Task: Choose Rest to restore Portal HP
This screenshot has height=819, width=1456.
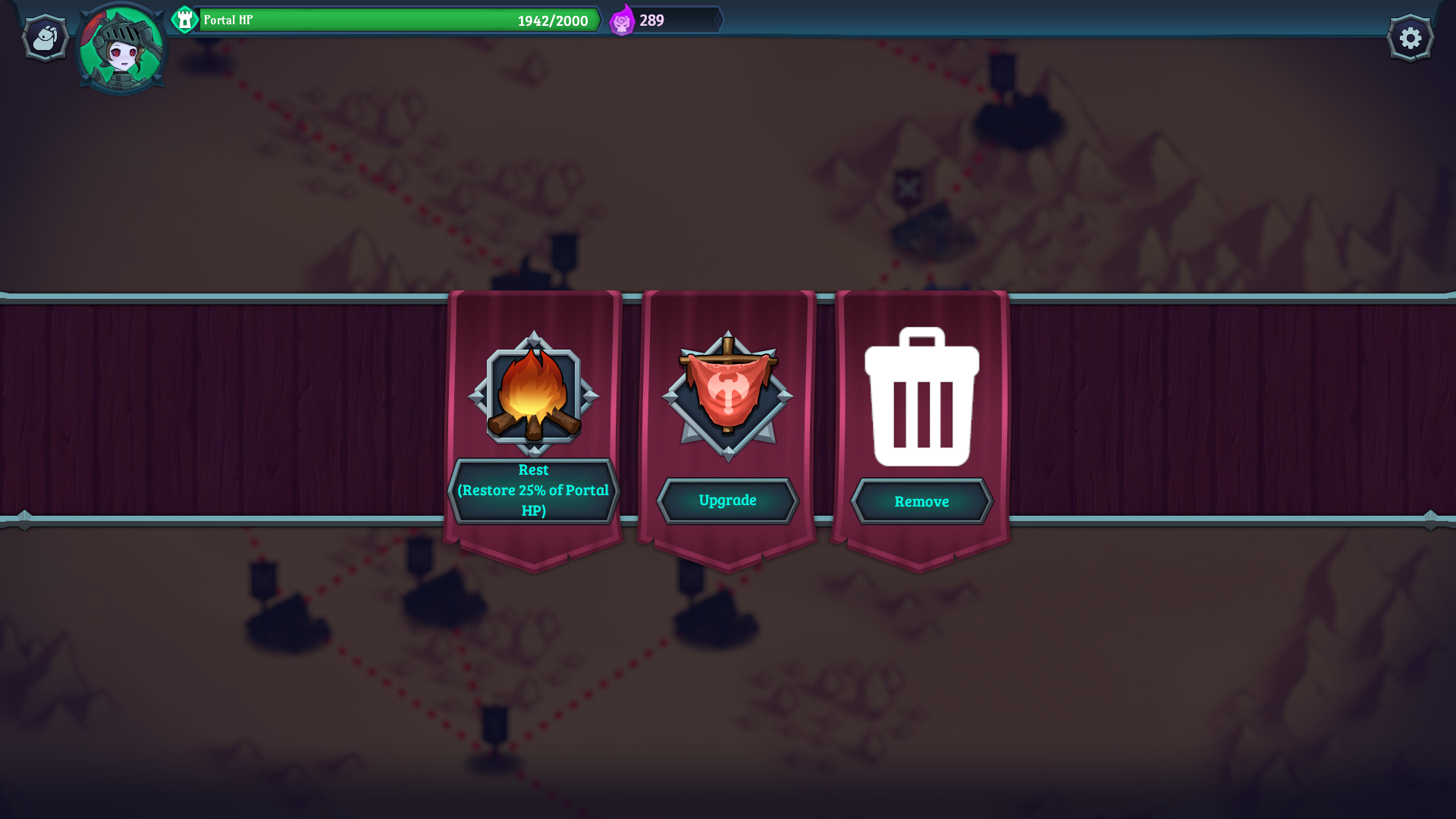Action: [x=533, y=491]
